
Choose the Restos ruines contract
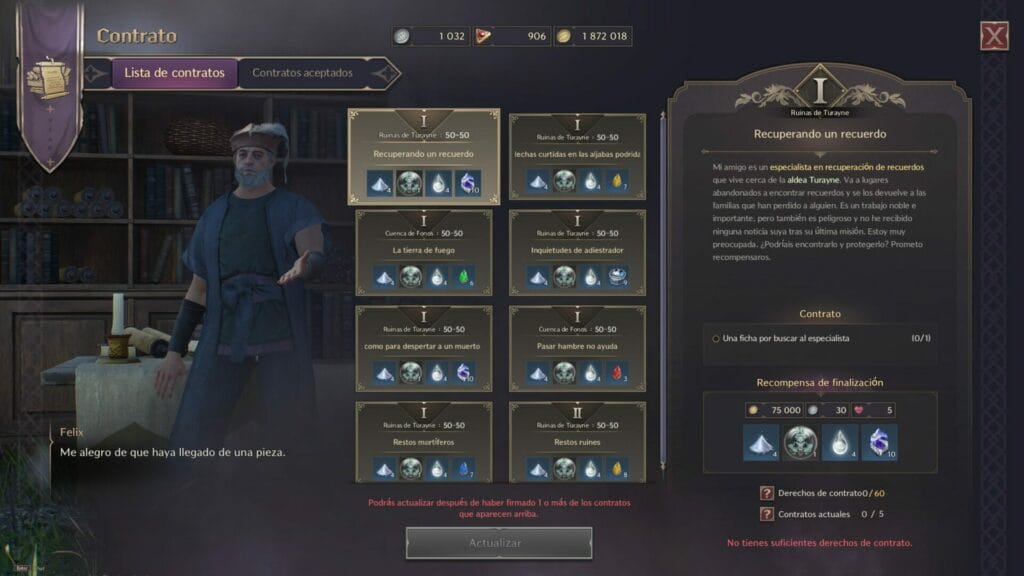[x=577, y=442]
